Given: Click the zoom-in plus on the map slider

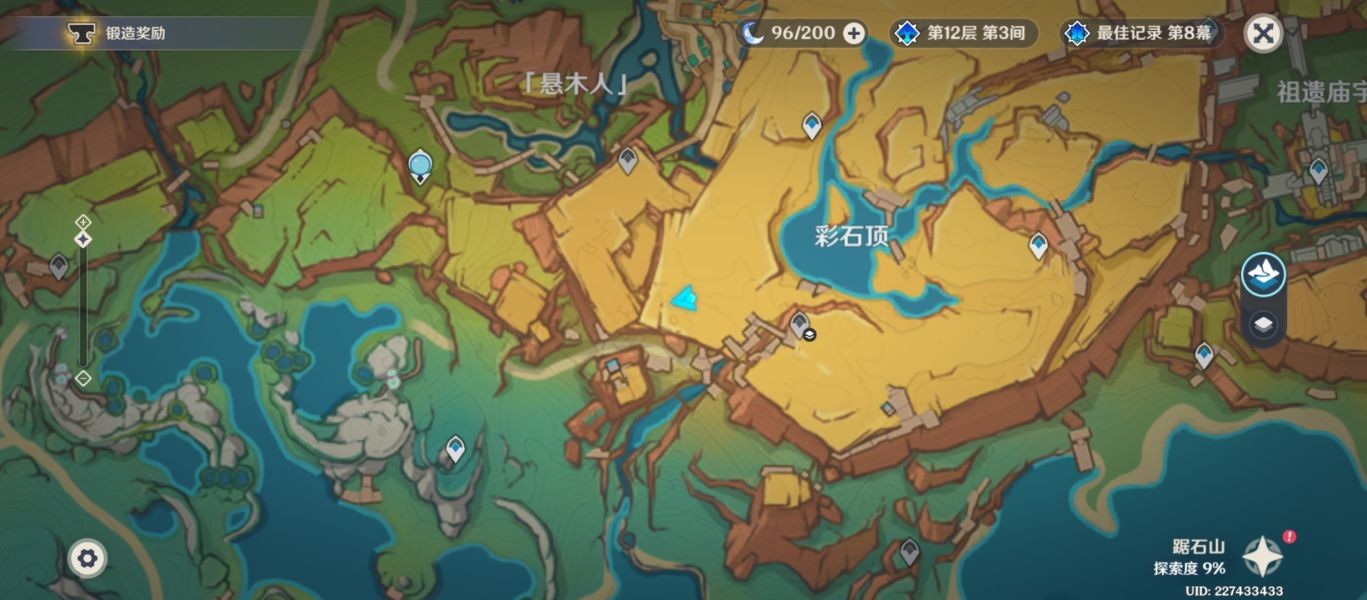Looking at the screenshot, I should click(83, 221).
